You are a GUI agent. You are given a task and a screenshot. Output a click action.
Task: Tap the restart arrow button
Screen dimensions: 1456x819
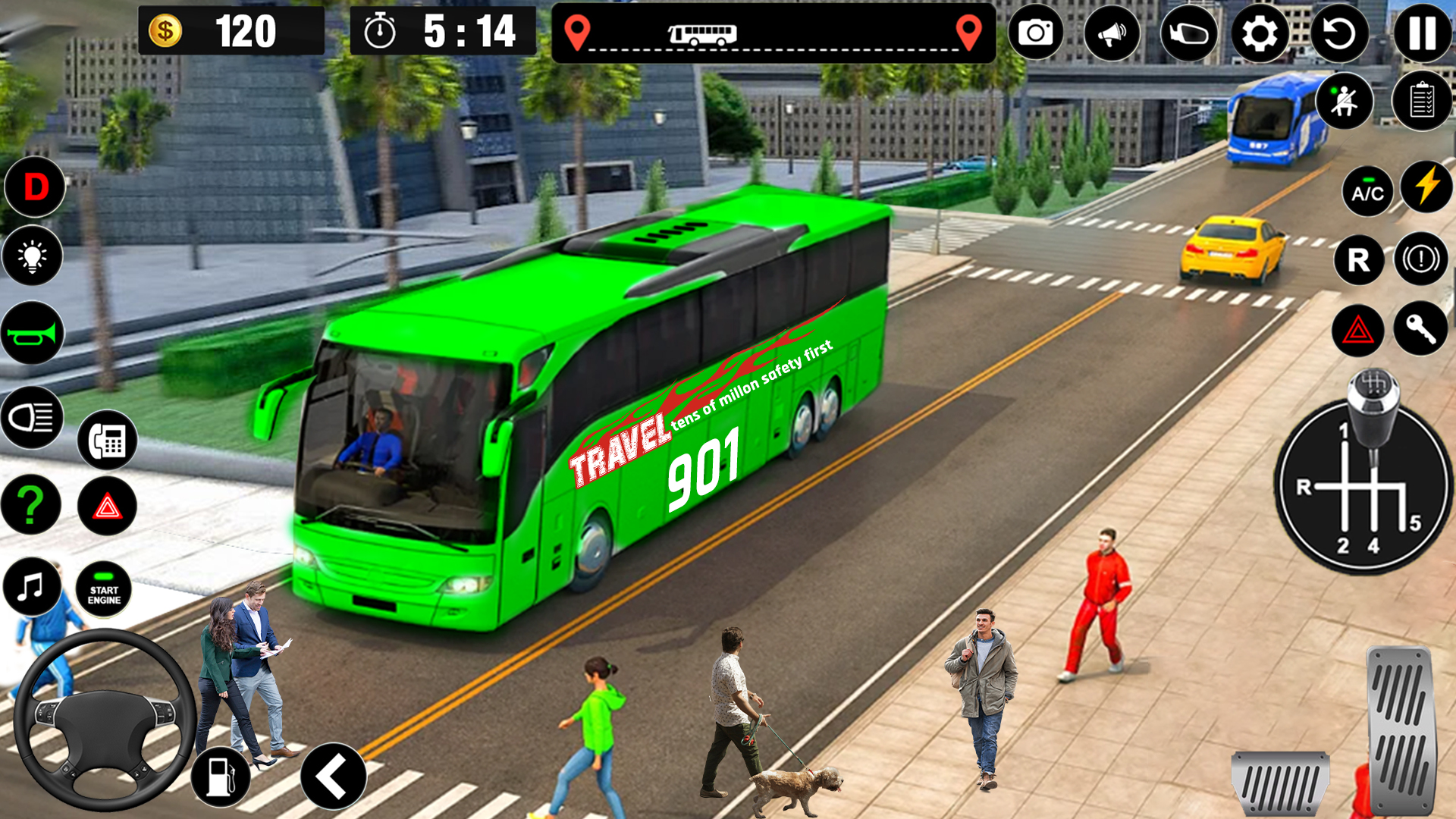pyautogui.click(x=1339, y=33)
